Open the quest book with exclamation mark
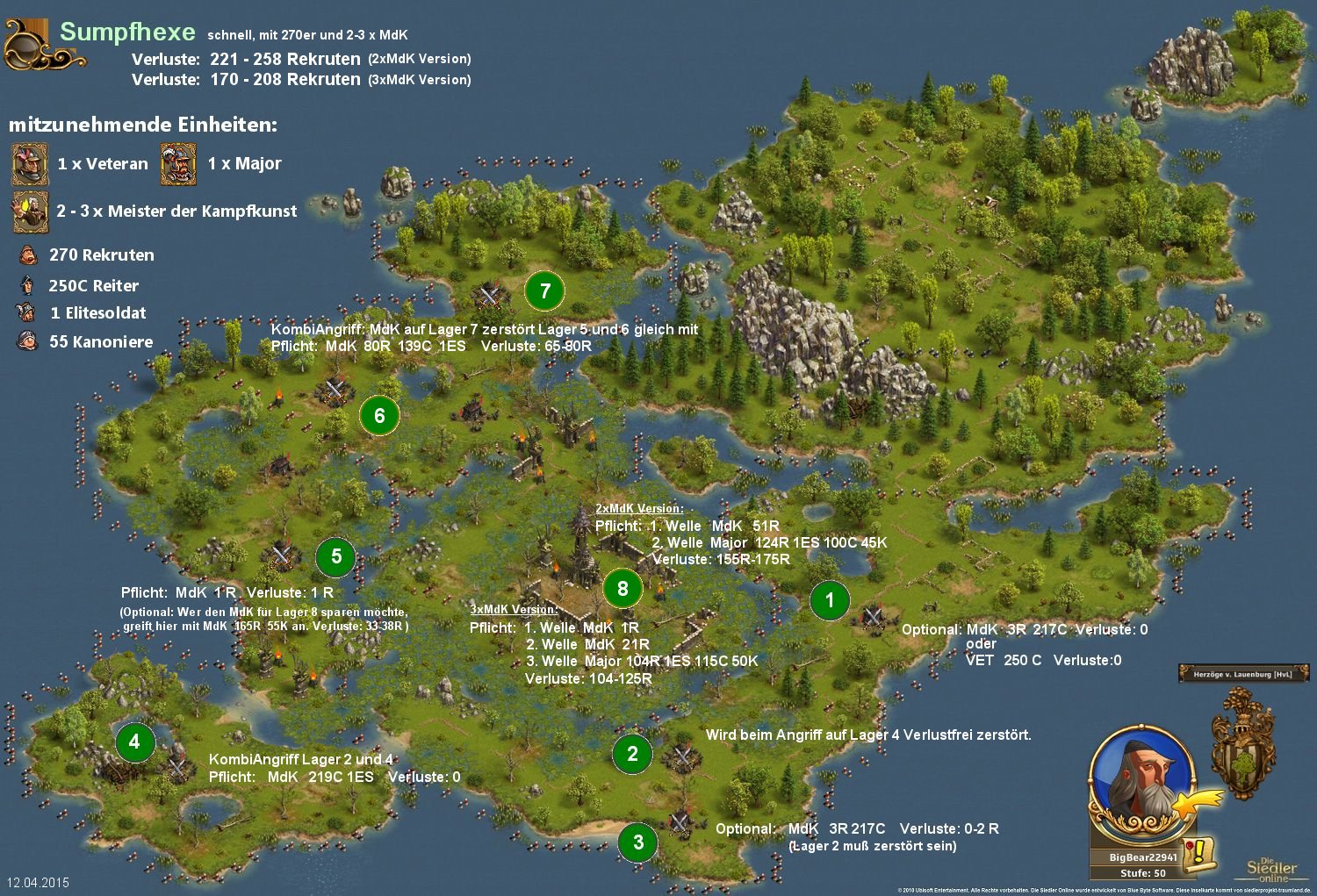 coord(1198,854)
